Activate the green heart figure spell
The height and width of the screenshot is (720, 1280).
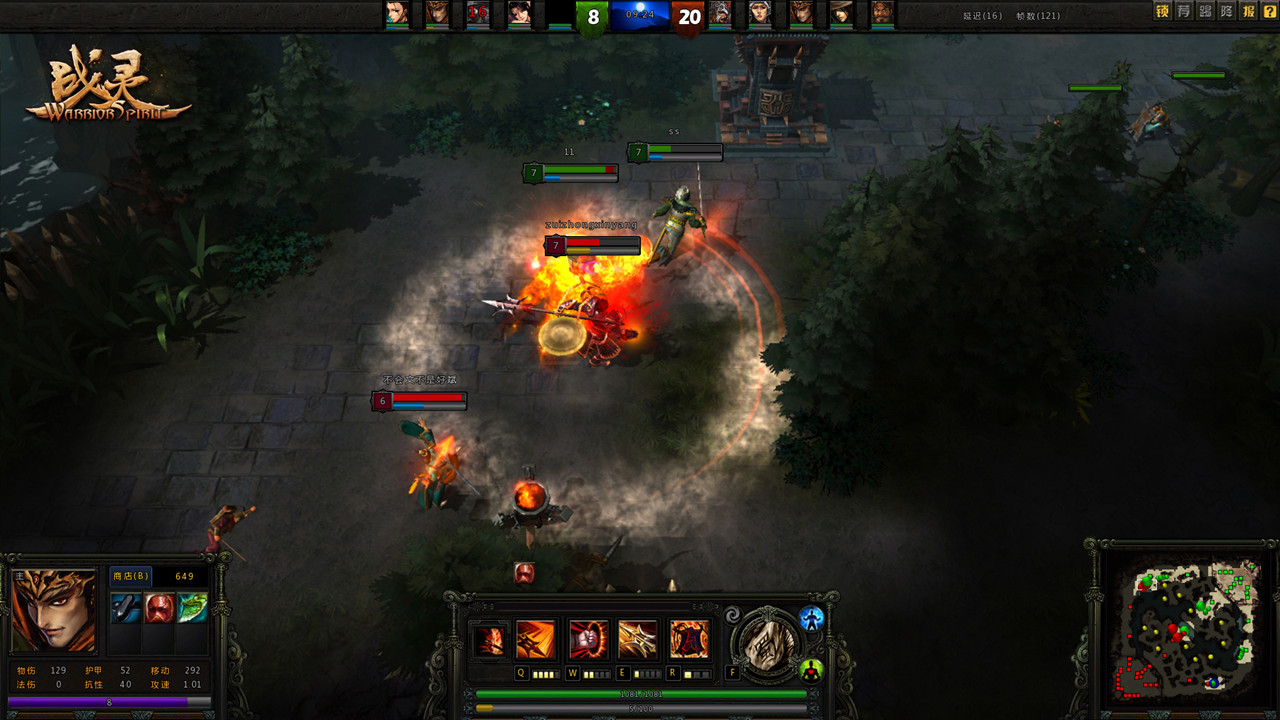tap(811, 669)
